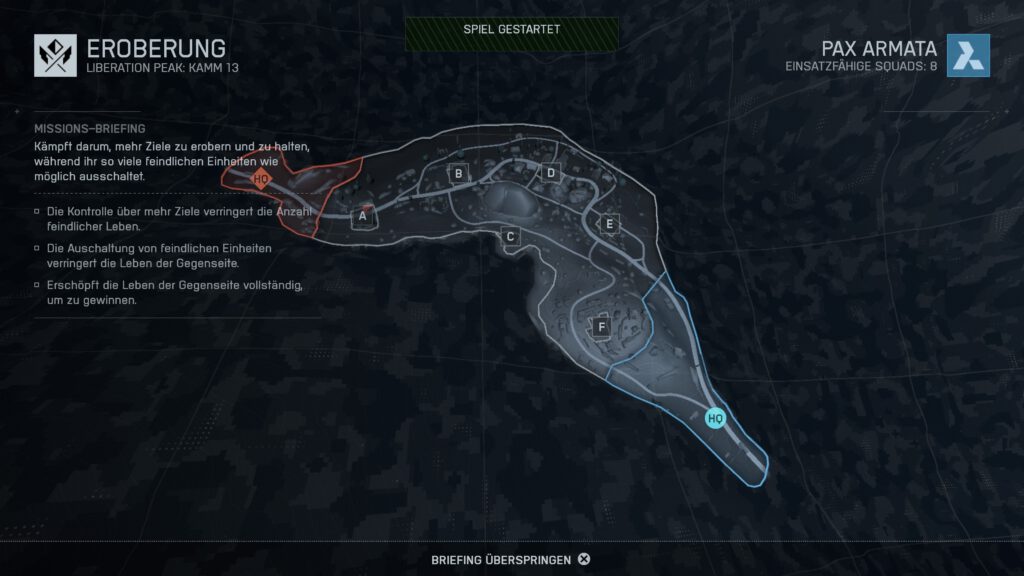Skip the briefing via Briefing Überspringen
Viewport: 1024px width, 576px height.
tap(510, 559)
